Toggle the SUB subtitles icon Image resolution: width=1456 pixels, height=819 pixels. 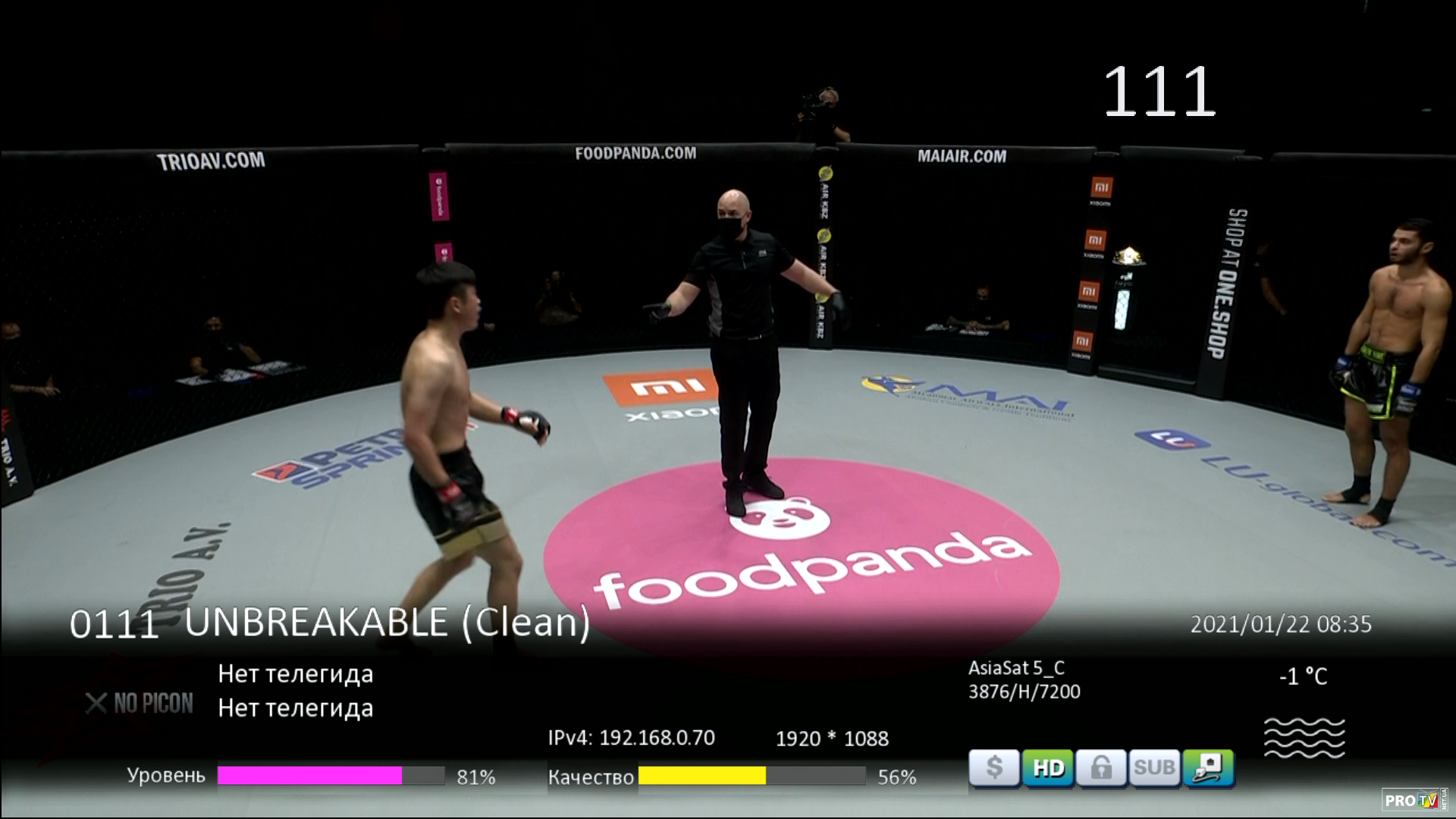pyautogui.click(x=1154, y=768)
